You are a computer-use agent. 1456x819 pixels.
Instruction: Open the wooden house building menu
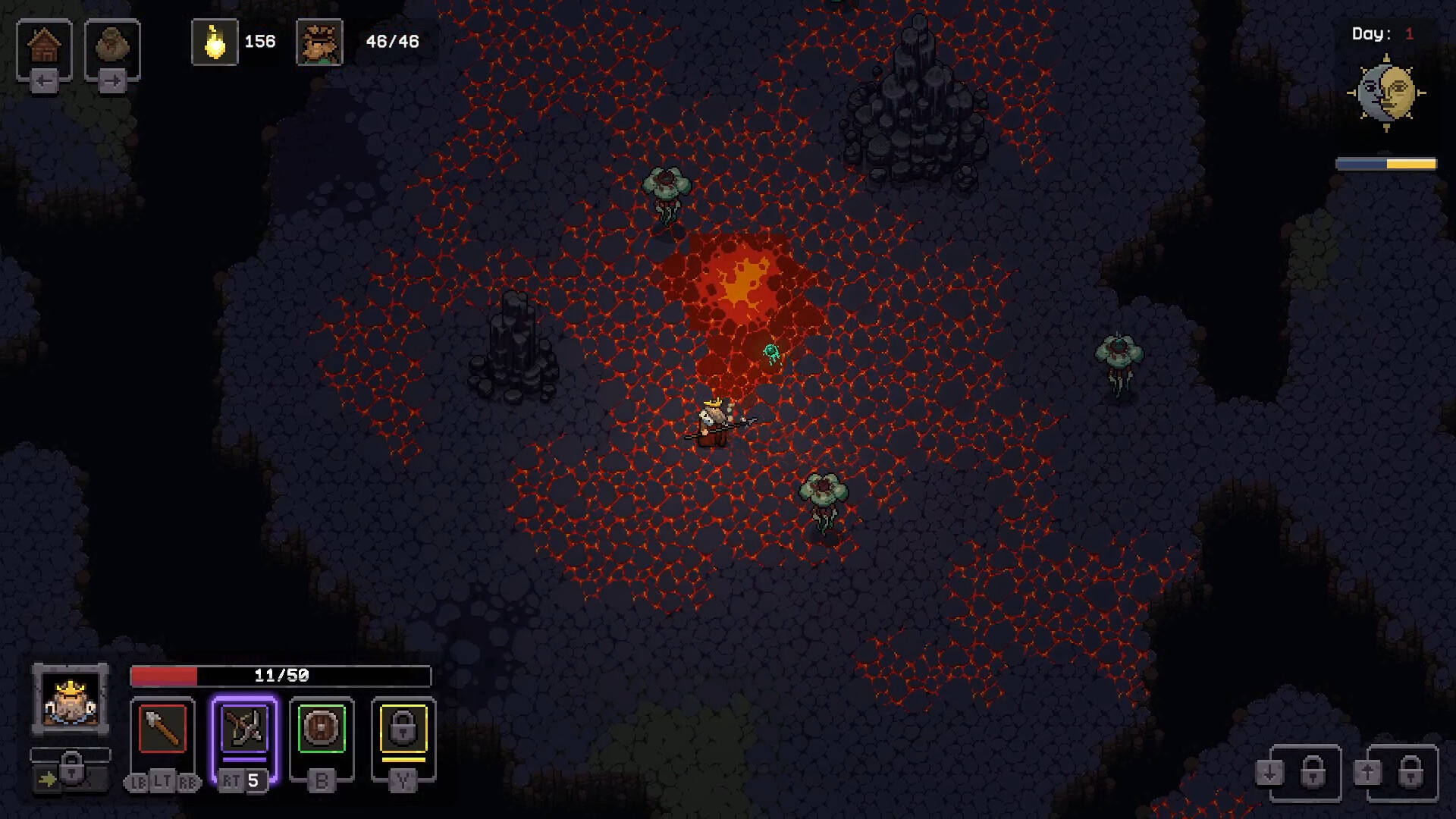coord(44,46)
